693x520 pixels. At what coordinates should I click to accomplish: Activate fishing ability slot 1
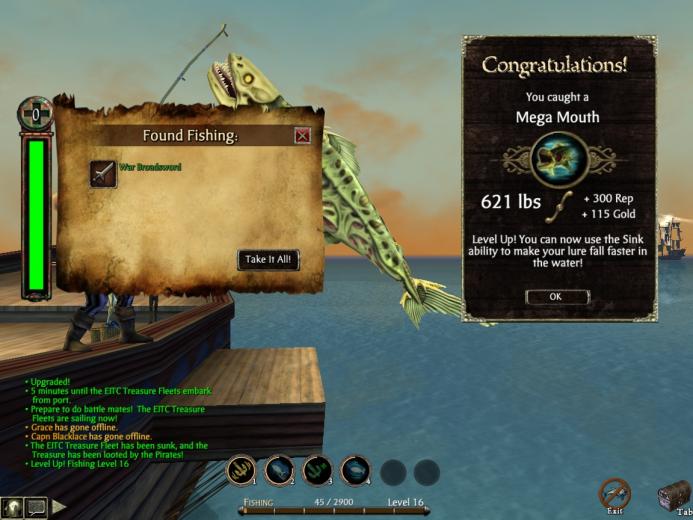pyautogui.click(x=241, y=470)
